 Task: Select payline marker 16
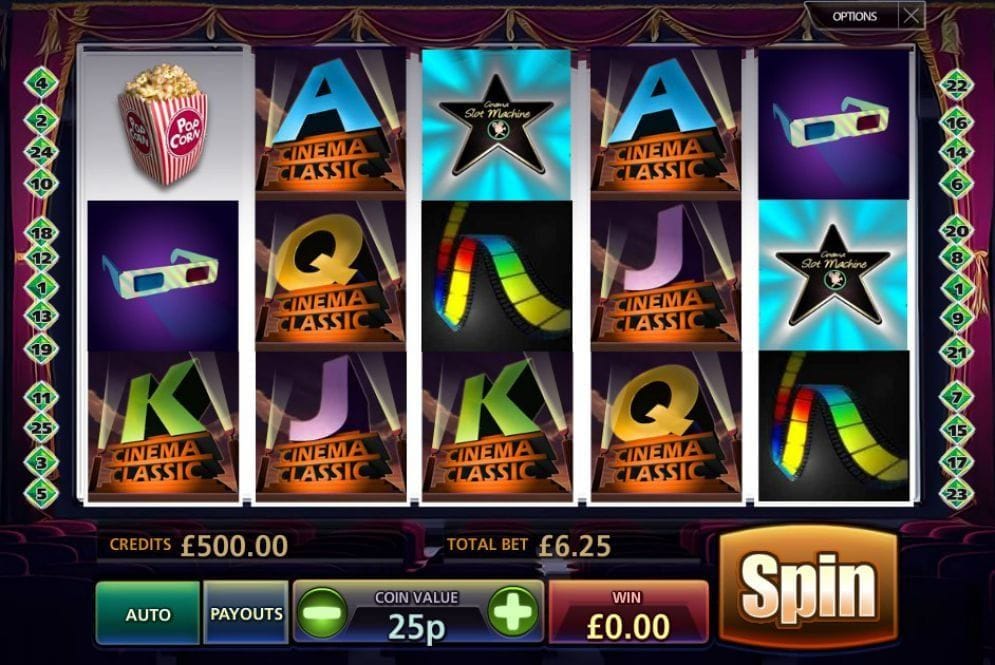click(x=955, y=122)
